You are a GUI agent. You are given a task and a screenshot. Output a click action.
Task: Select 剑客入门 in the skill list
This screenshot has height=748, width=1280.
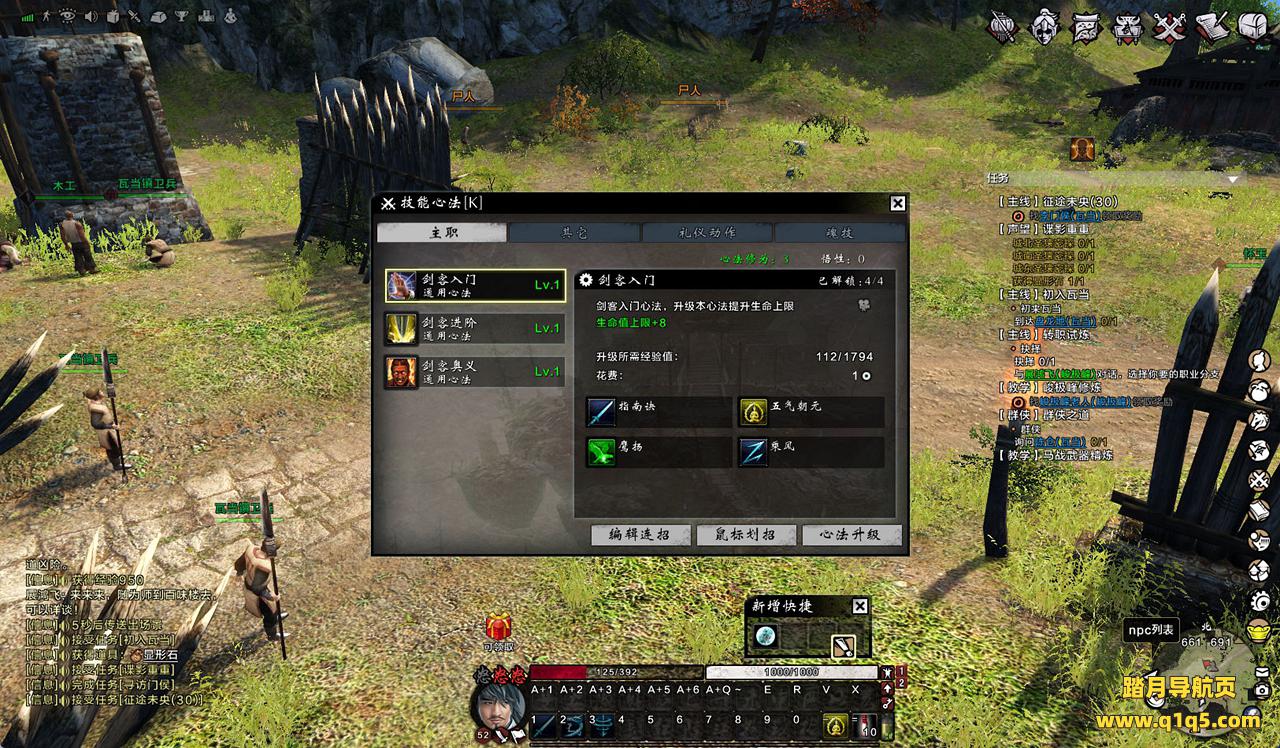click(475, 285)
